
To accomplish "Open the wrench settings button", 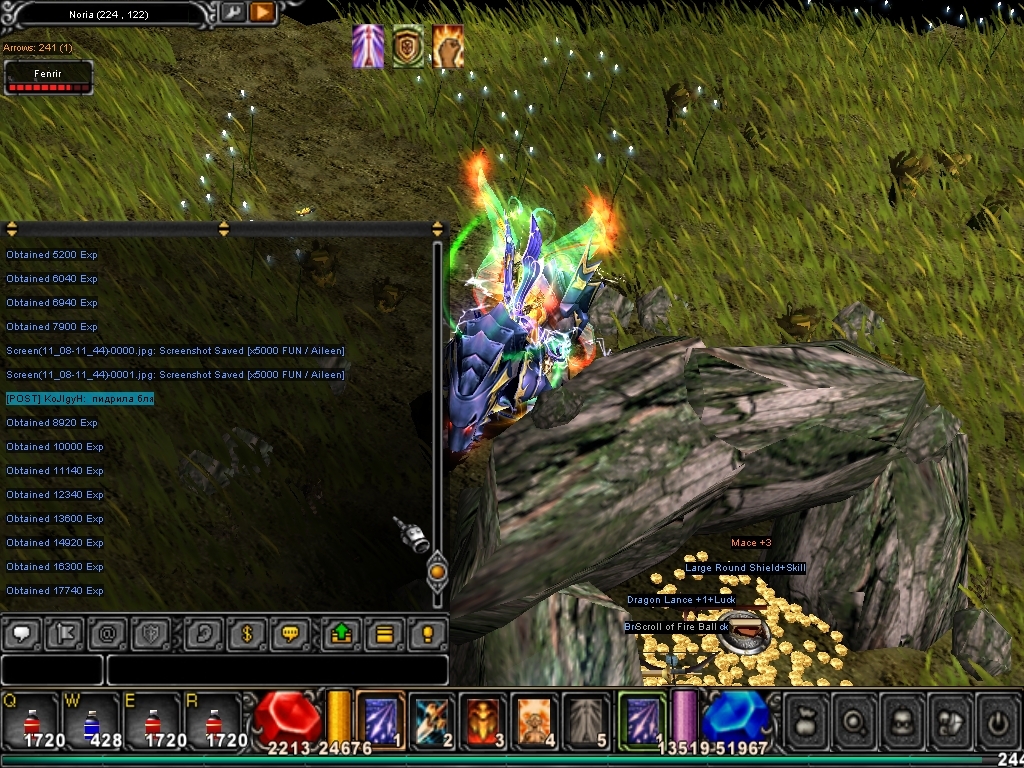I will [x=232, y=12].
